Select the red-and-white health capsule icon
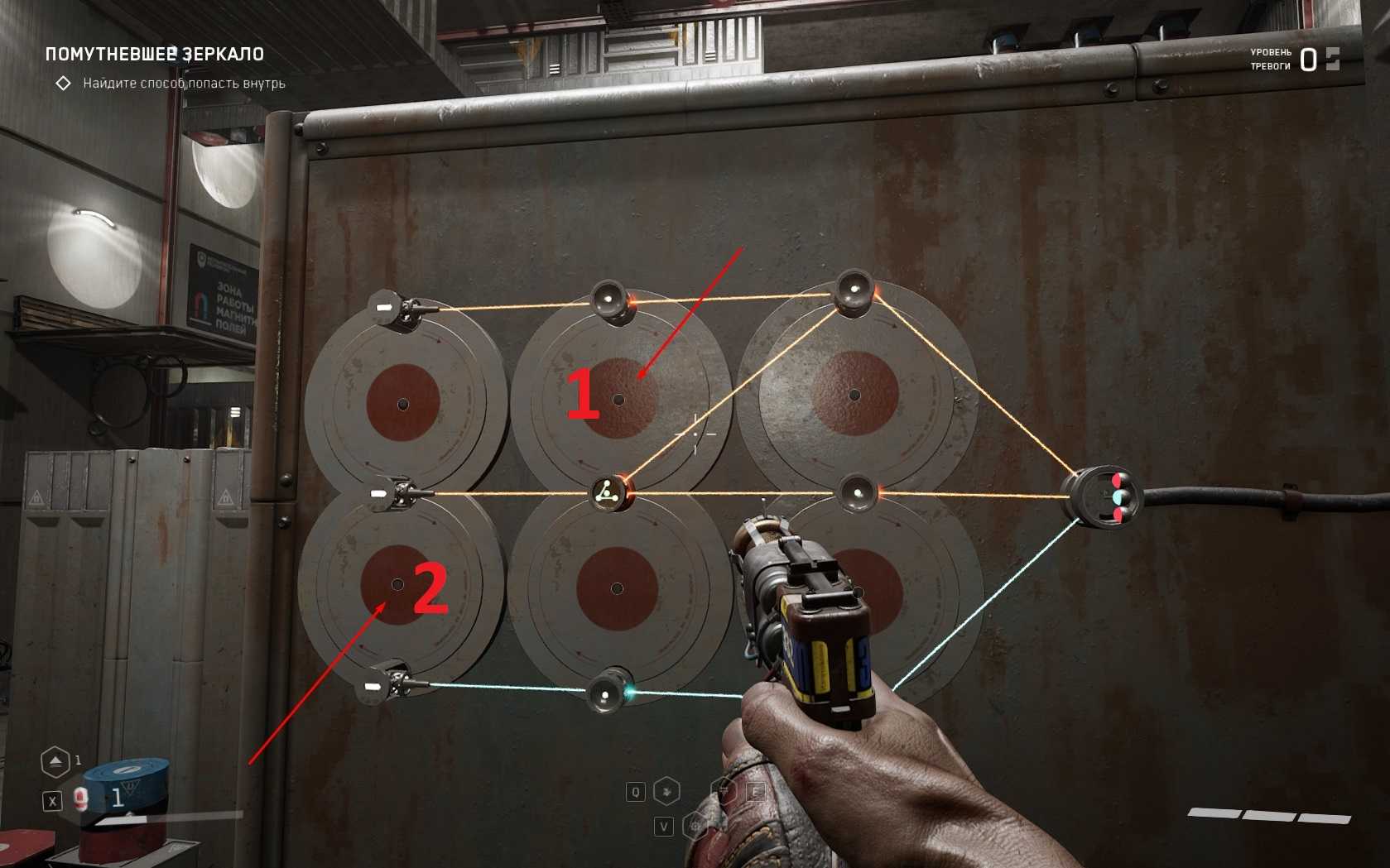1390x868 pixels. (x=81, y=798)
